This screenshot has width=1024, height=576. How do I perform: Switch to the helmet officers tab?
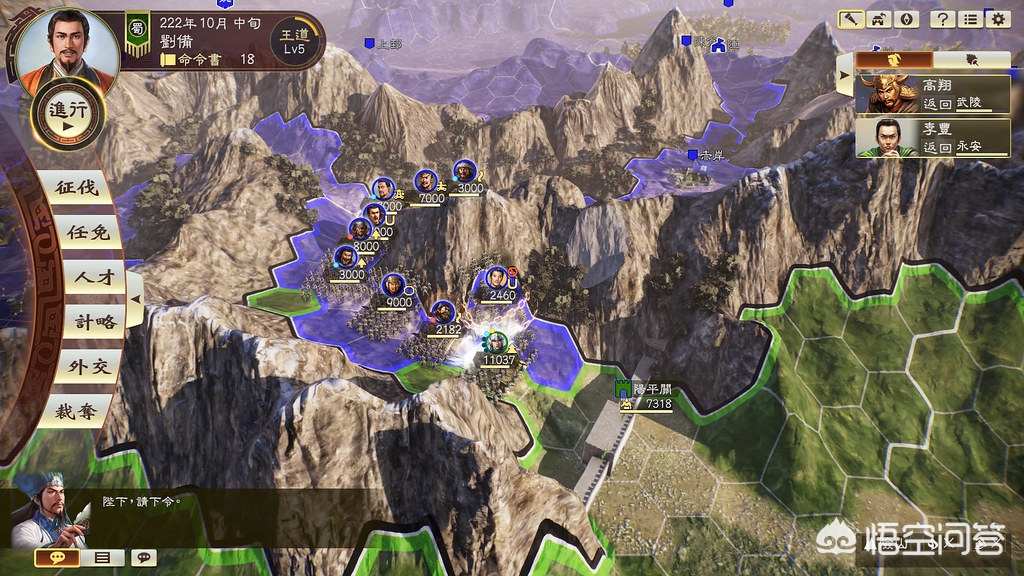[x=896, y=60]
